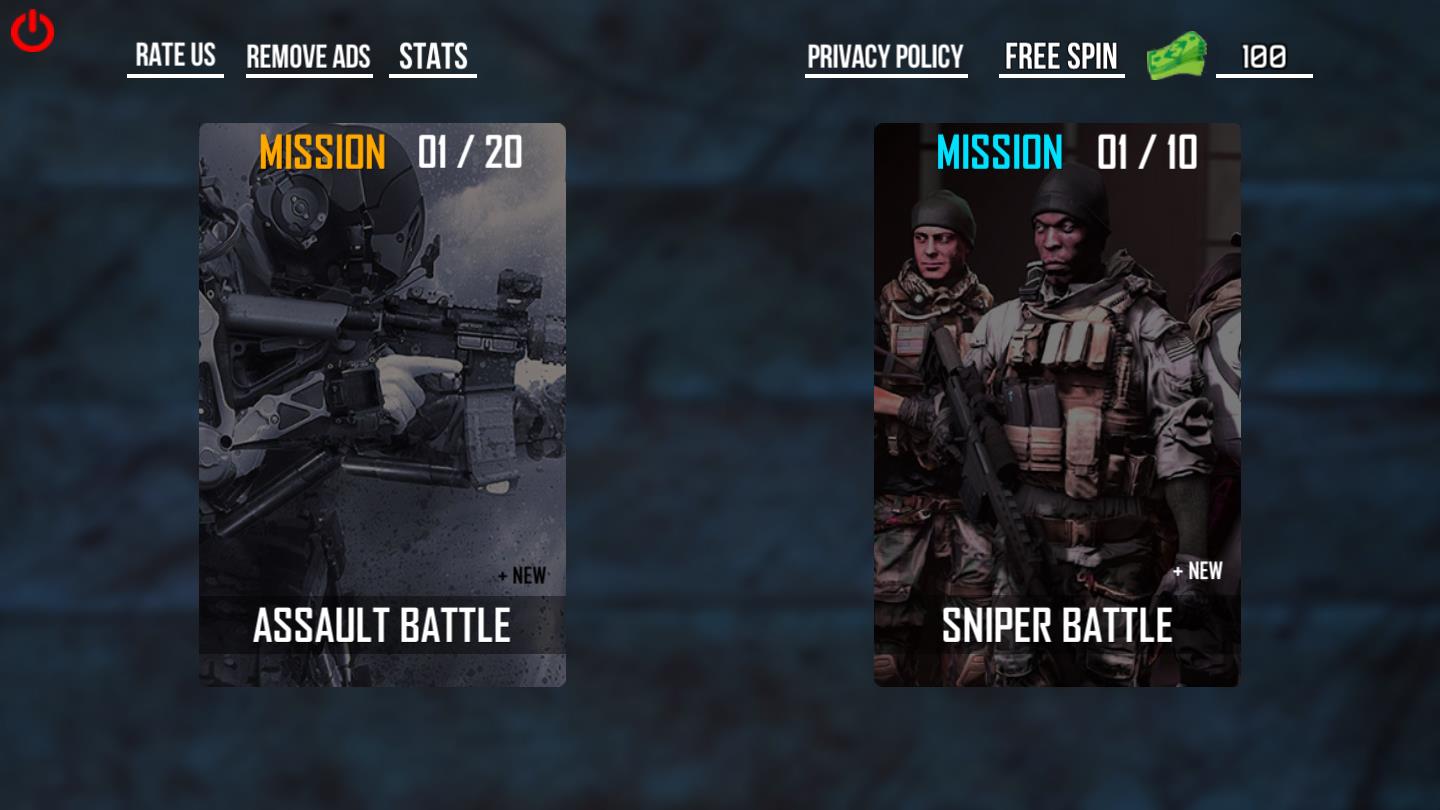The height and width of the screenshot is (810, 1440).
Task: Open the Sniper Battle mission card
Action: tap(1057, 400)
